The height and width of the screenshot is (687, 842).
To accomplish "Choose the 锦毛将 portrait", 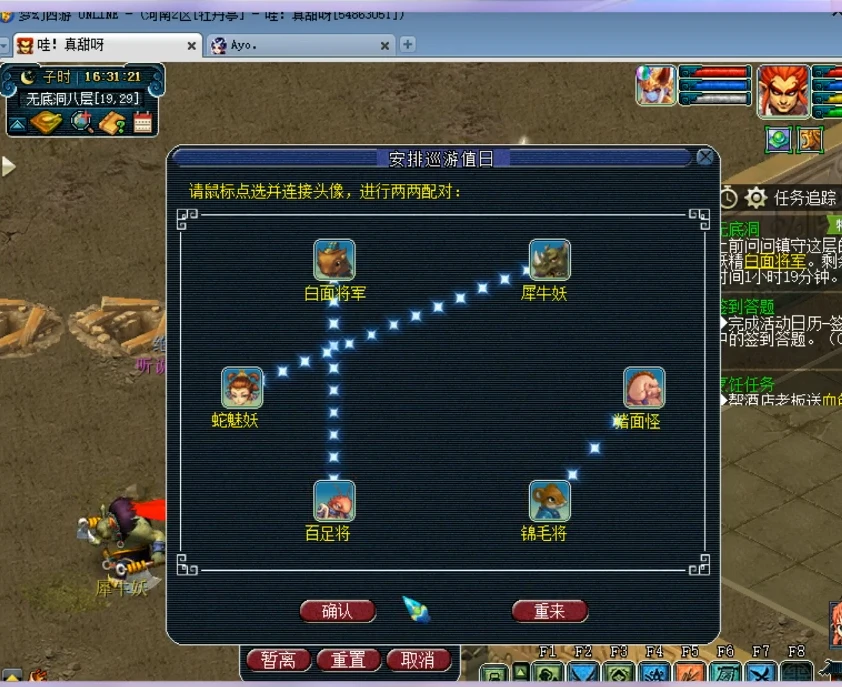I will tap(549, 500).
